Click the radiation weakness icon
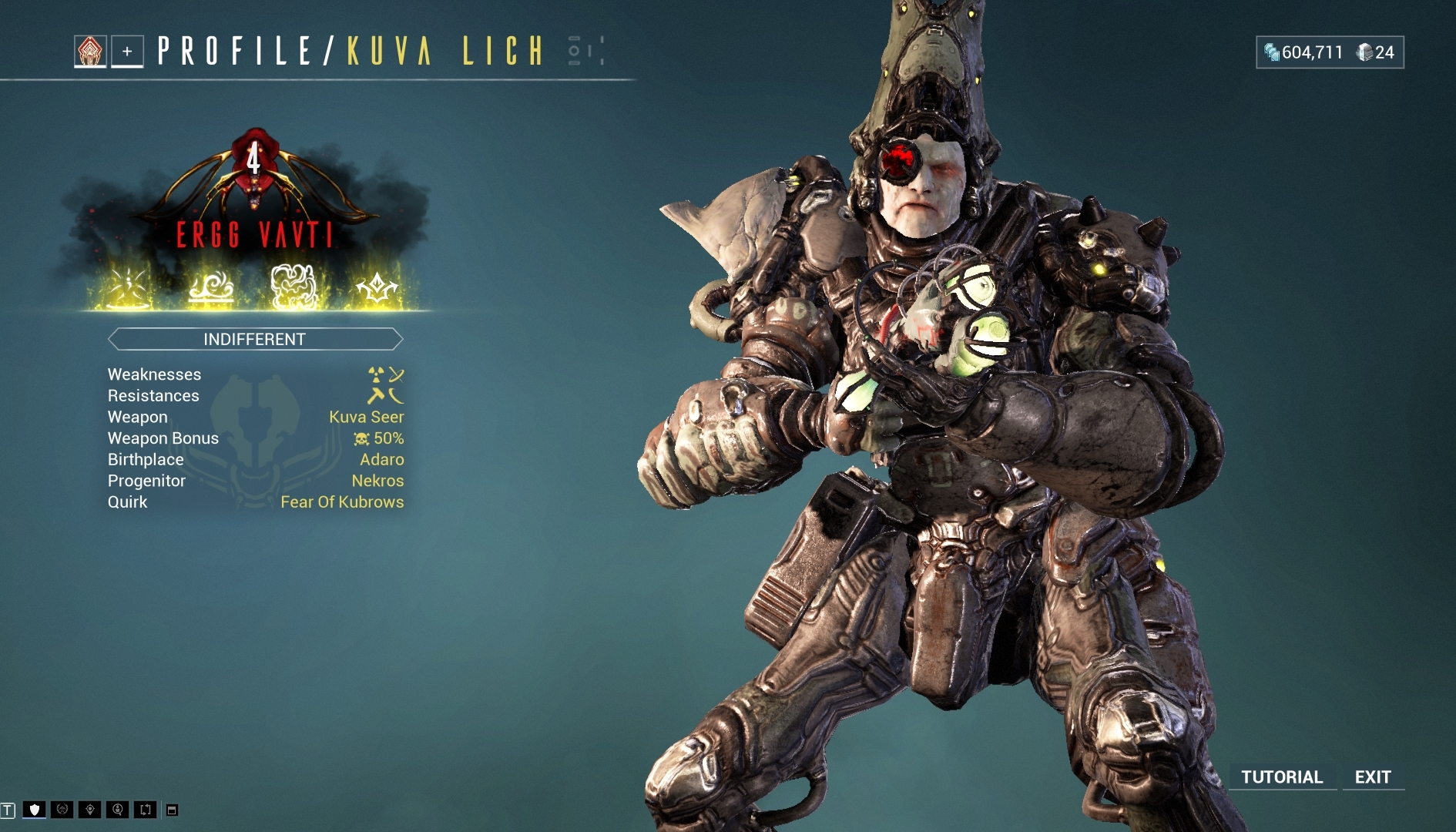This screenshot has height=832, width=1456. point(375,374)
